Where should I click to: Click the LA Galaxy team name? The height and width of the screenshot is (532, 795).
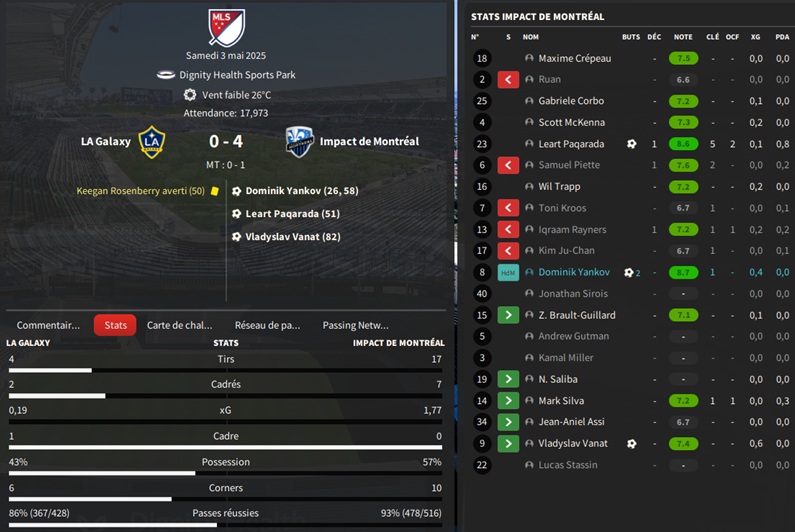(105, 142)
